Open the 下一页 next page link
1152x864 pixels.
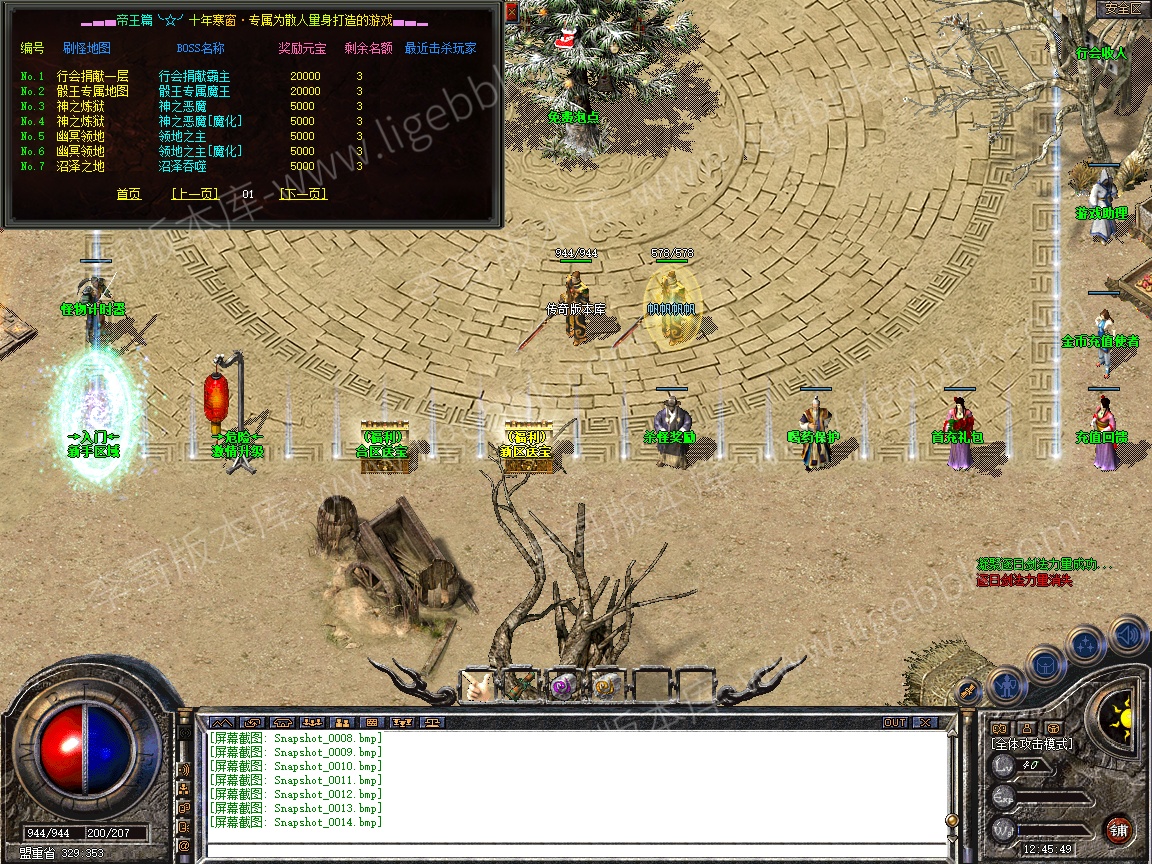[x=304, y=194]
